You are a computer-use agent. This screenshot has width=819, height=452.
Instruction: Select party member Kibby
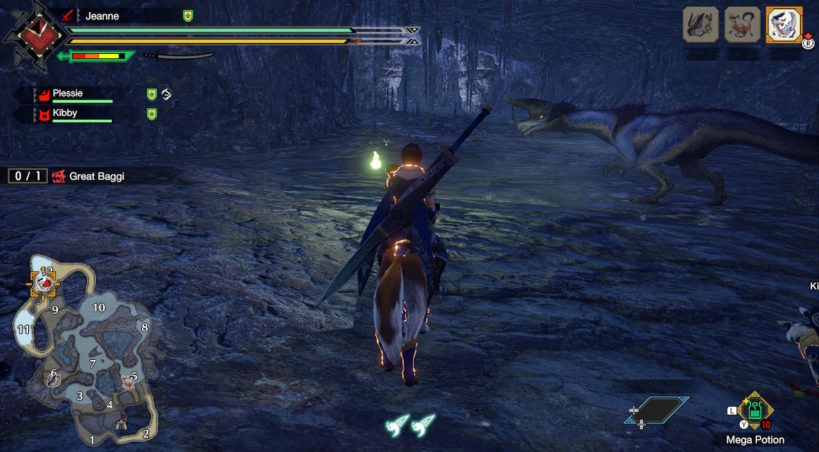[66, 114]
